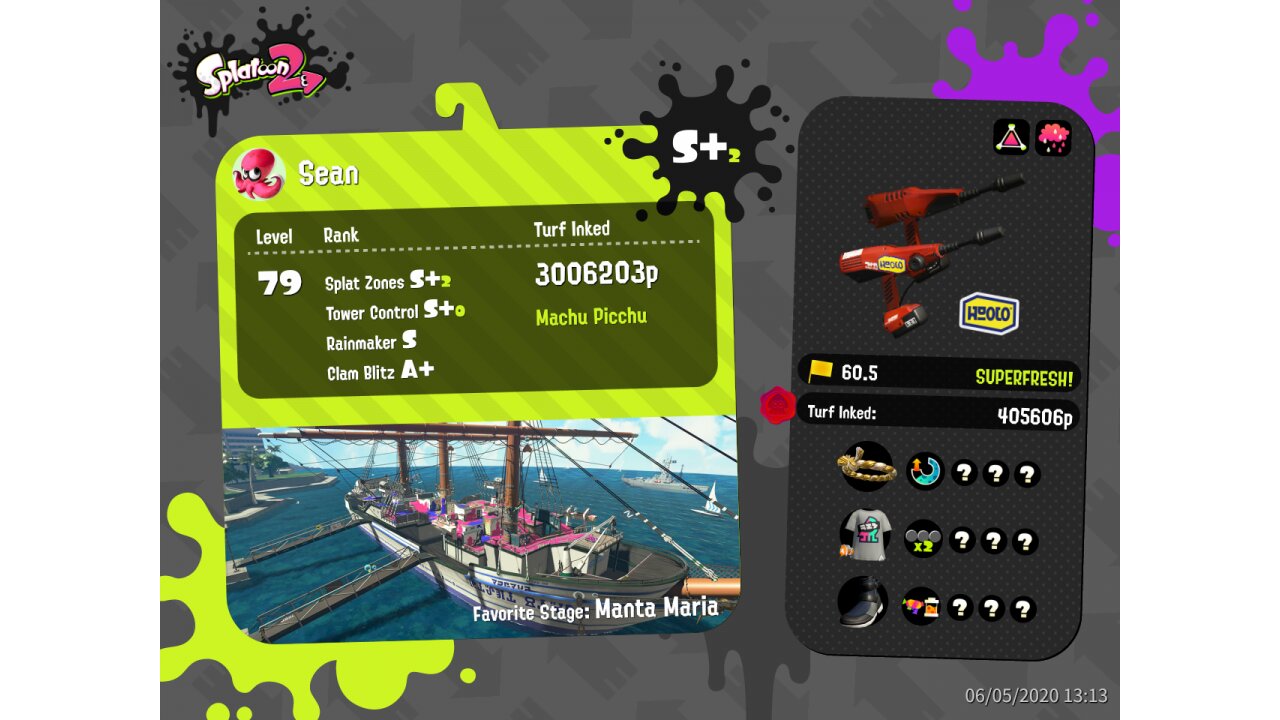Select the Ink Storm special icon
1280x720 pixels.
point(1053,137)
